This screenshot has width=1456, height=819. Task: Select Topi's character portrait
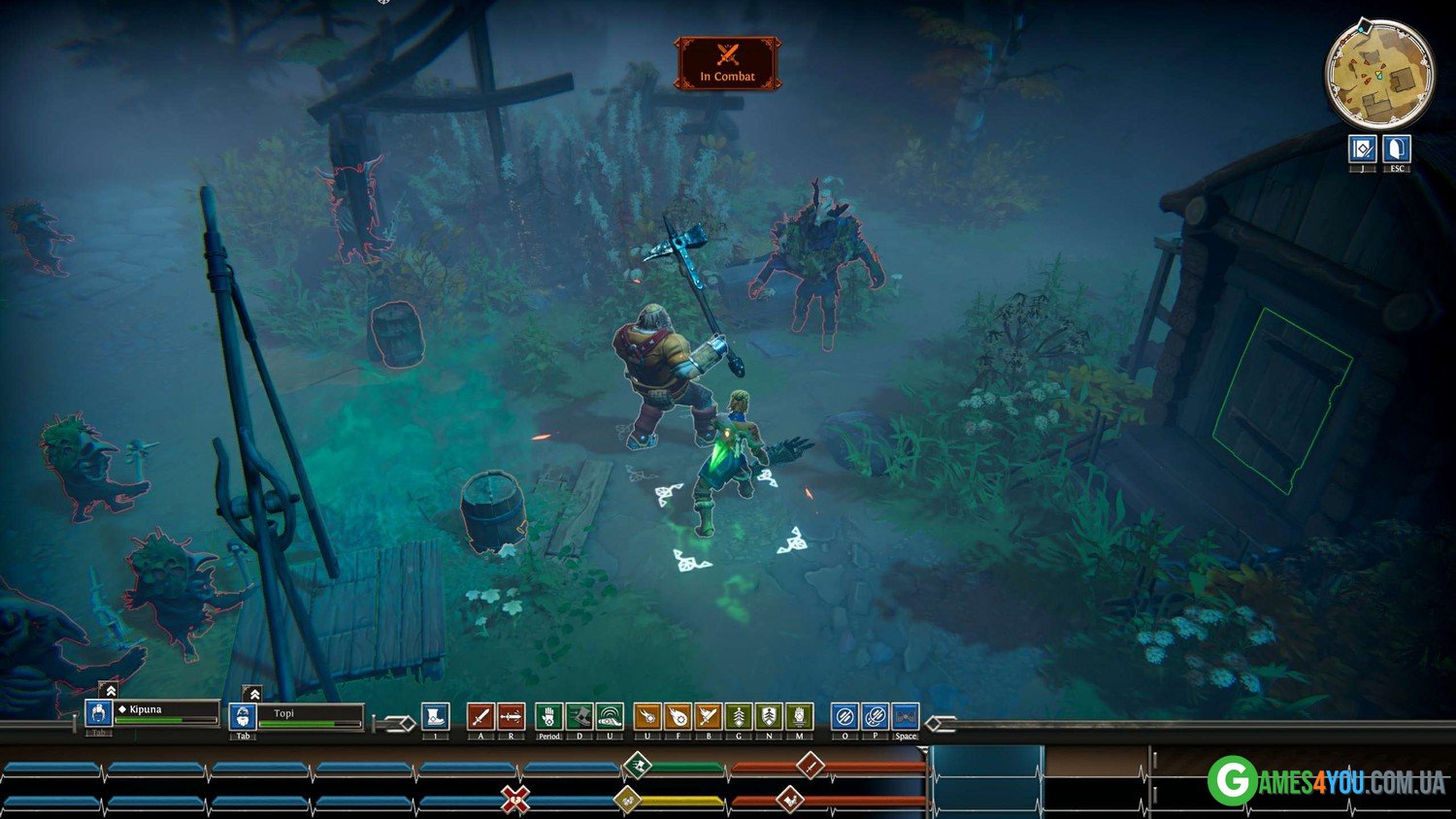tap(242, 717)
